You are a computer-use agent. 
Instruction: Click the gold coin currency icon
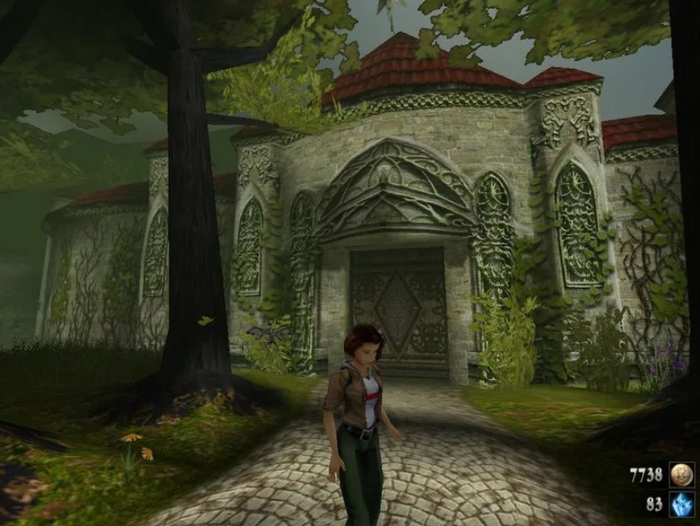[x=682, y=474]
